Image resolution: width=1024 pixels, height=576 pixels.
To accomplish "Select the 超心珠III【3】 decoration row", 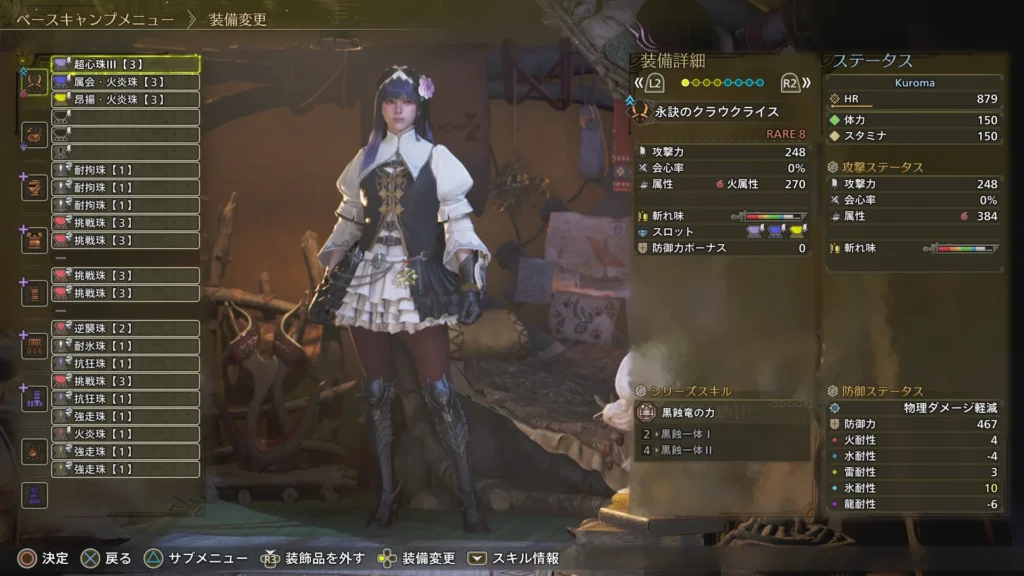I will (x=125, y=64).
